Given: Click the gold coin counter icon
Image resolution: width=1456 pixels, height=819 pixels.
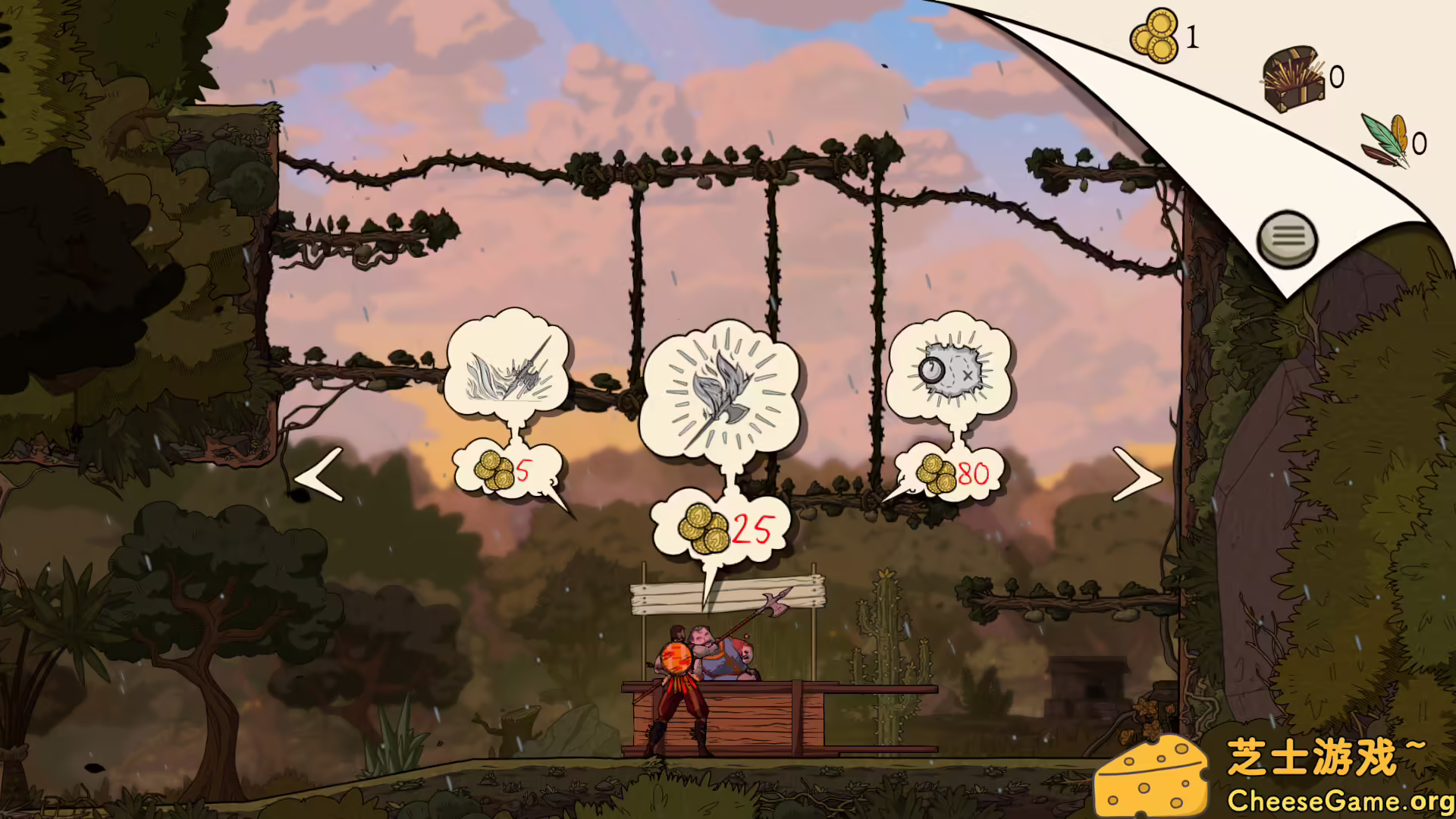Looking at the screenshot, I should coord(1153,36).
